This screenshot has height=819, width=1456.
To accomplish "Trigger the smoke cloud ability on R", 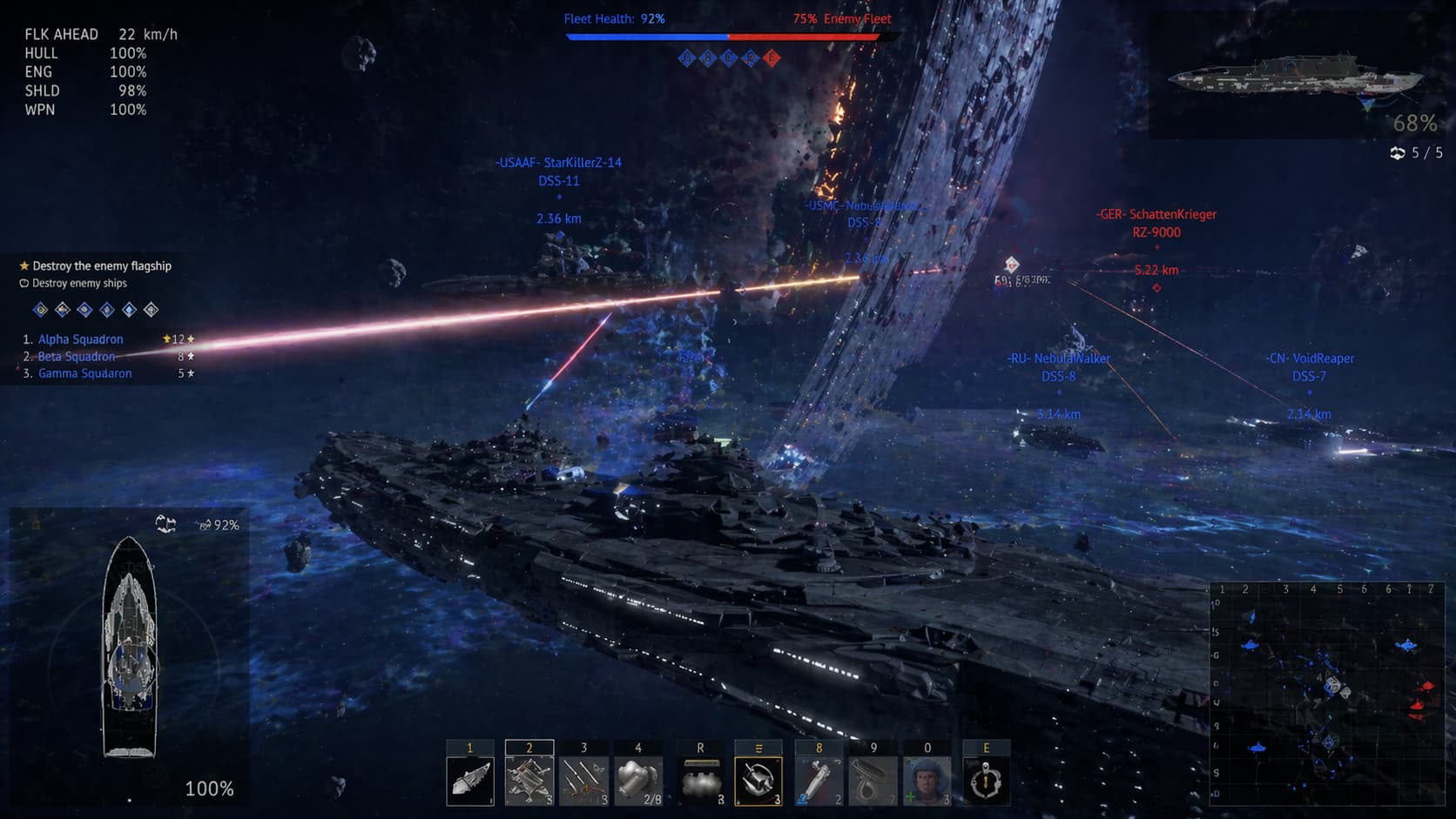I will point(700,780).
